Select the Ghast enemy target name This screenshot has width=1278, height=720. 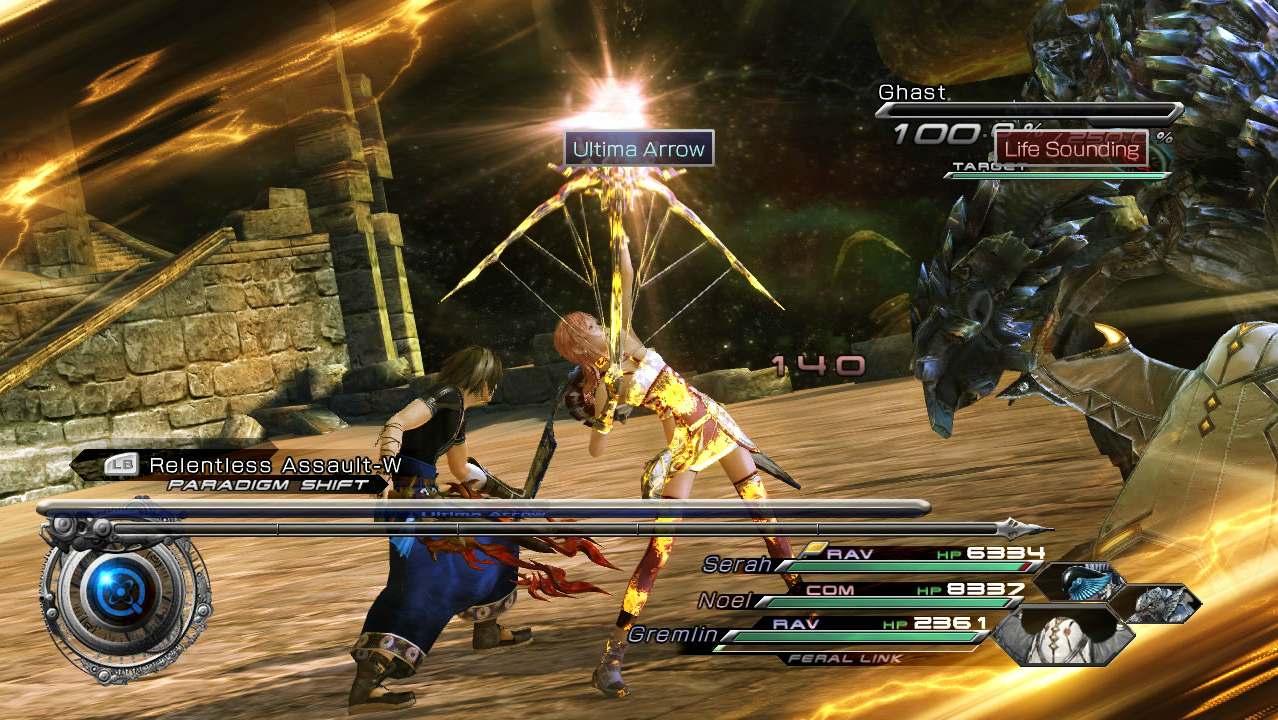pyautogui.click(x=912, y=92)
